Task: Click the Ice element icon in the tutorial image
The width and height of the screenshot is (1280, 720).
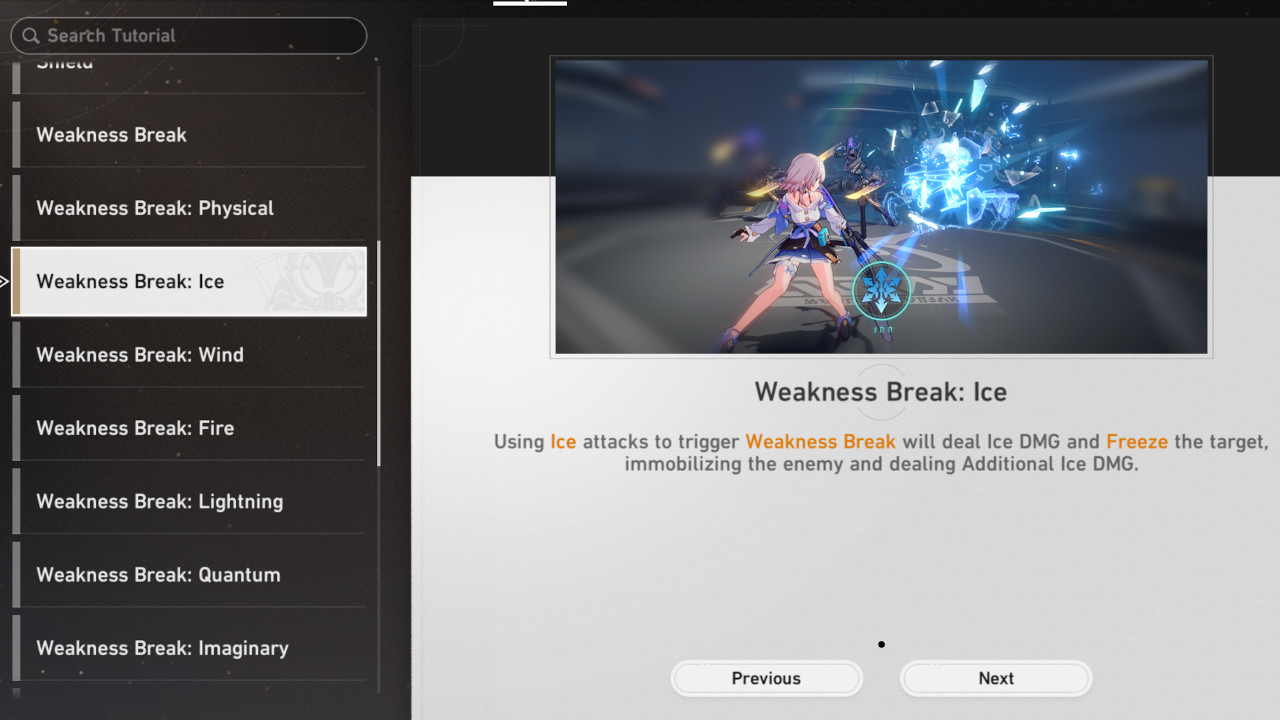Action: [880, 288]
